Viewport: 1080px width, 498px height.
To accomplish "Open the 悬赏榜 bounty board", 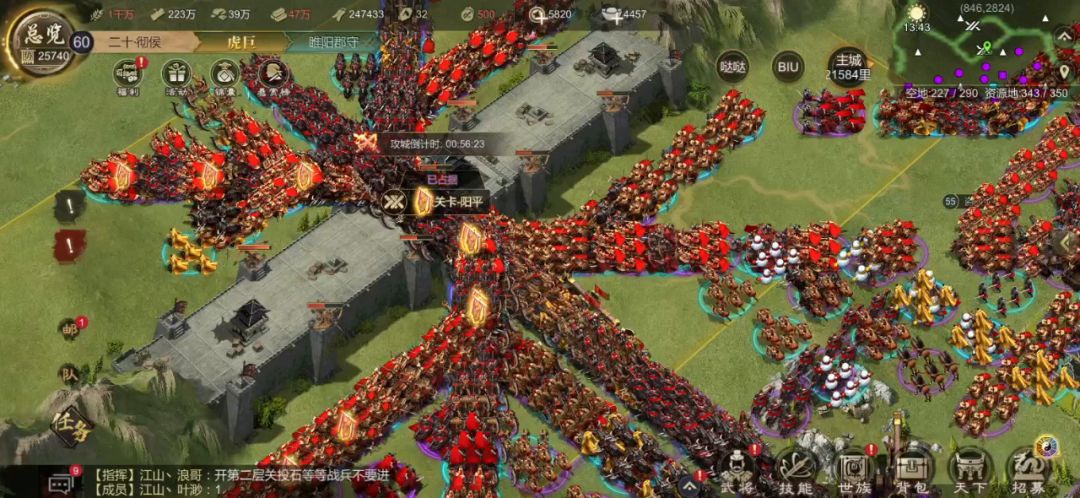I will (272, 75).
